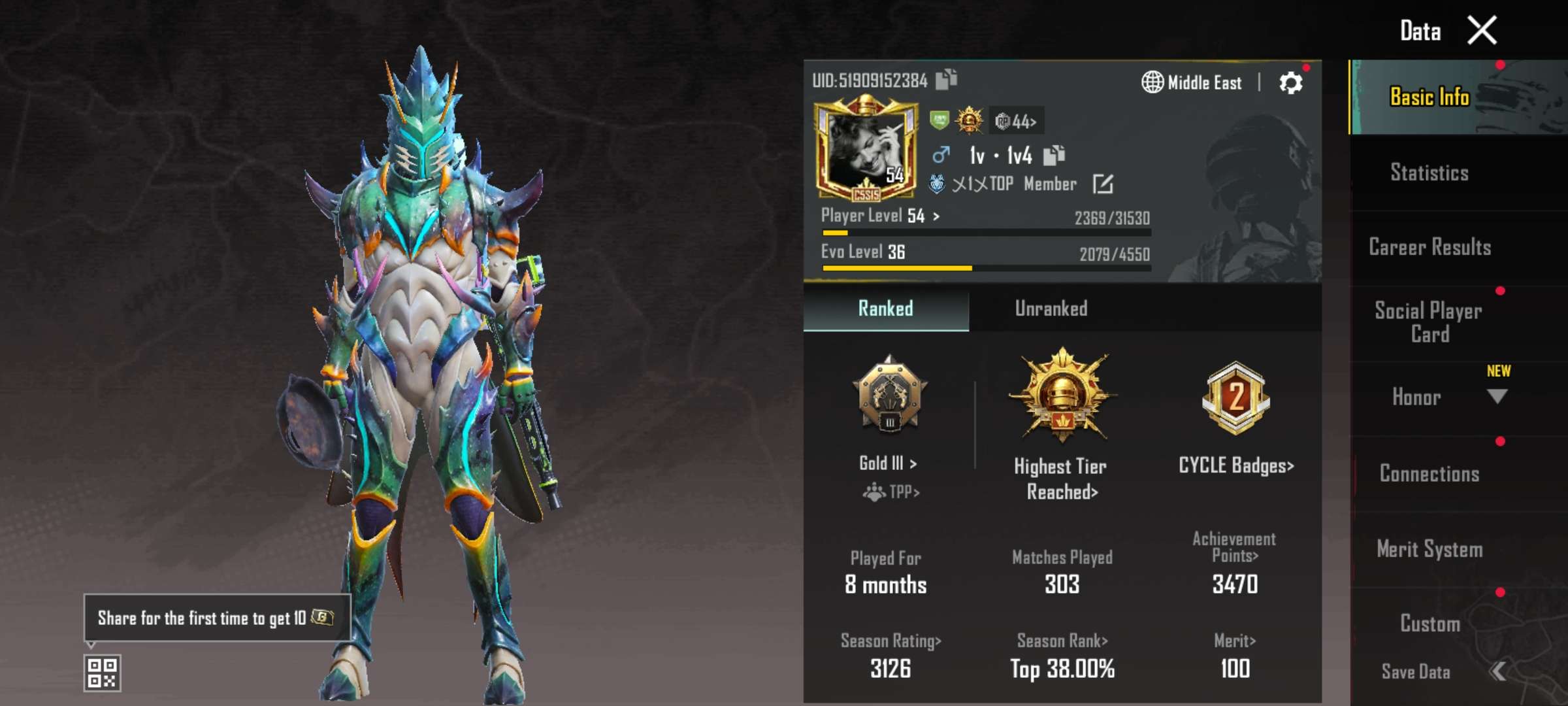Switch to the Unranked tab
The image size is (1568, 706).
(1052, 308)
